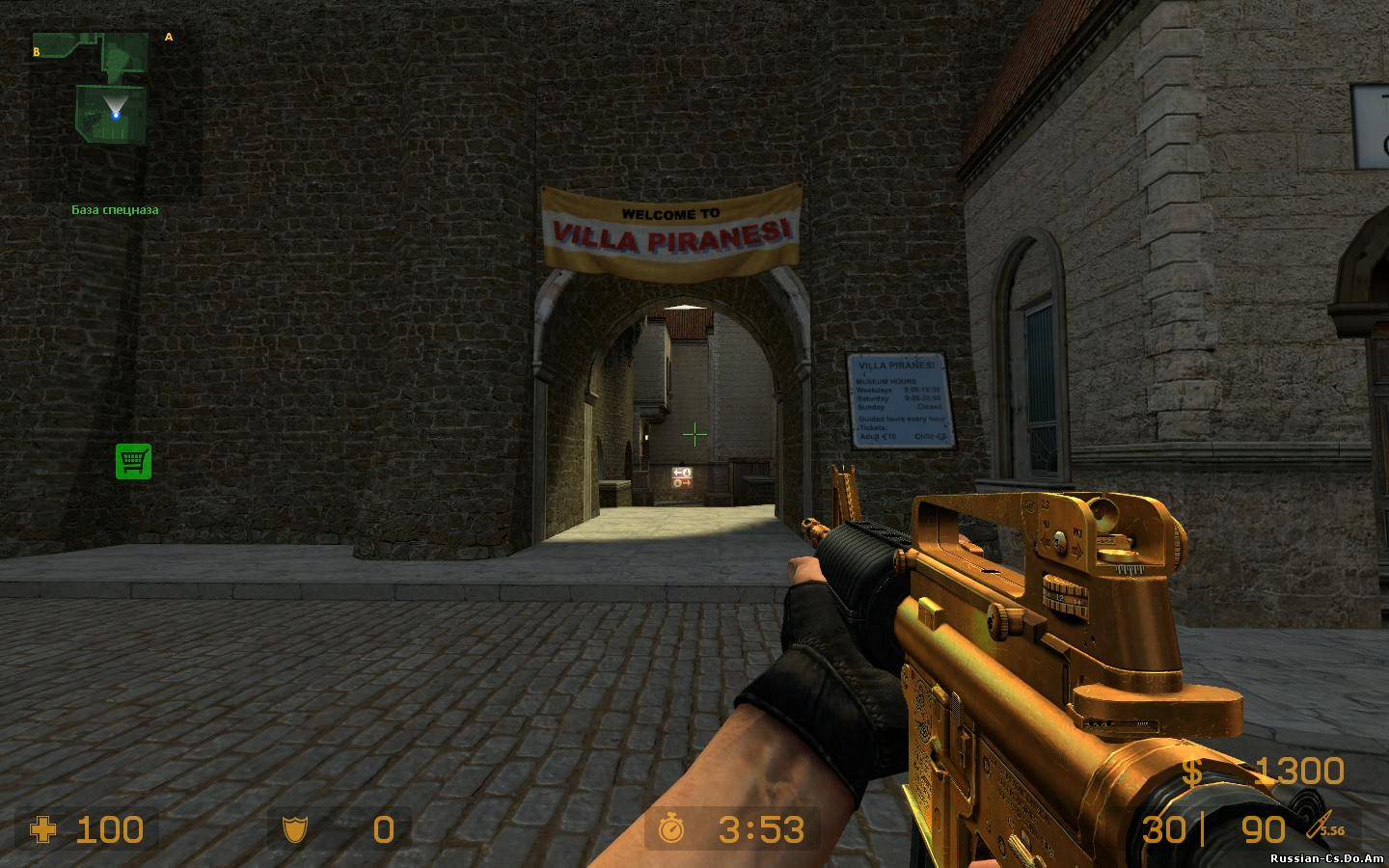This screenshot has height=868, width=1389.
Task: Select bombsite B marker on radar
Action: (x=37, y=52)
